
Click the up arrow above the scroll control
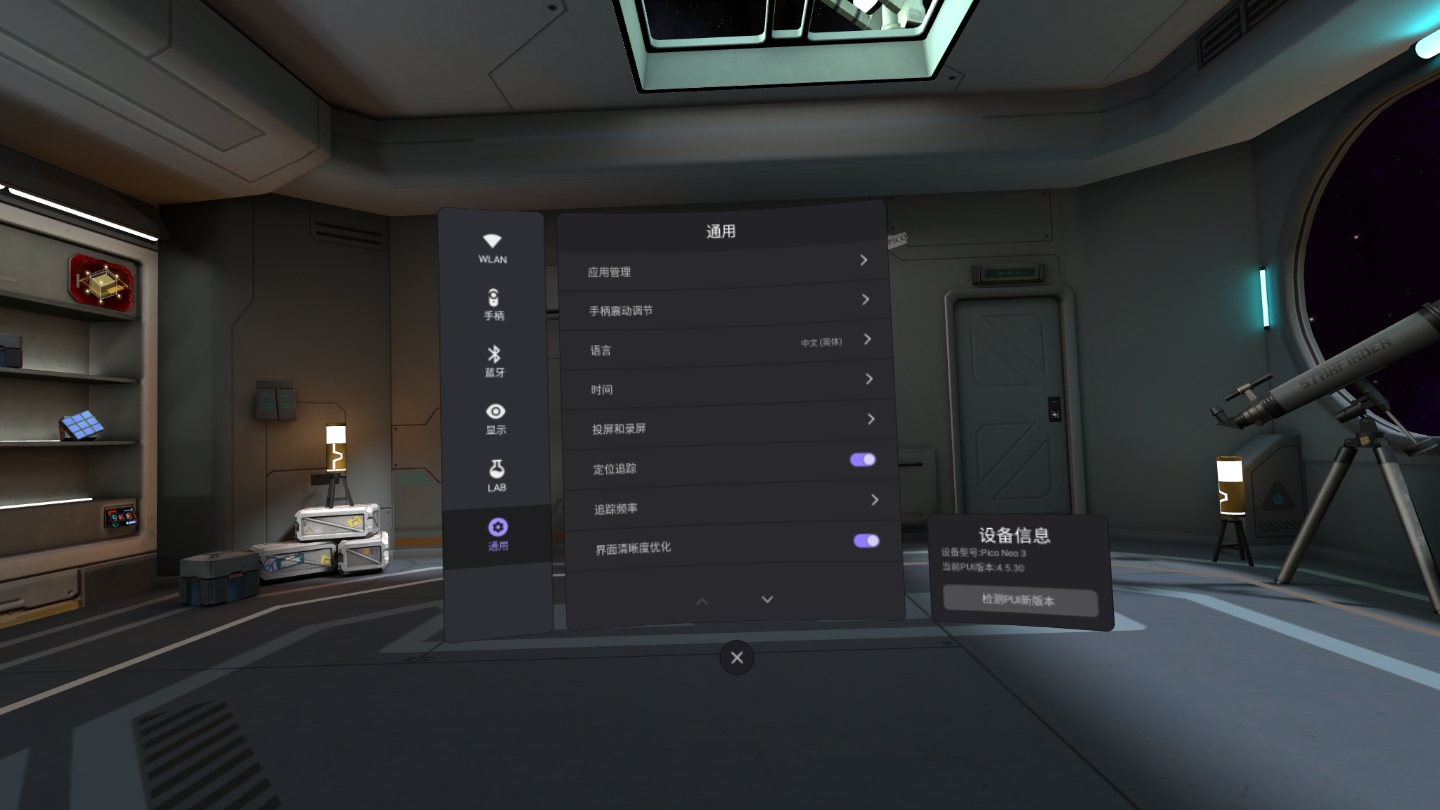coord(702,600)
